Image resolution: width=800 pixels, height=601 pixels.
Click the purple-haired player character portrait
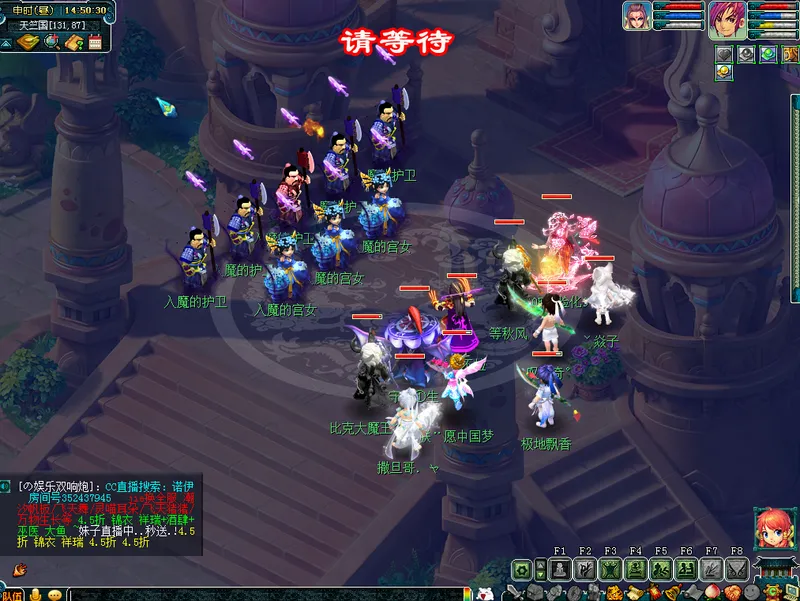point(726,18)
